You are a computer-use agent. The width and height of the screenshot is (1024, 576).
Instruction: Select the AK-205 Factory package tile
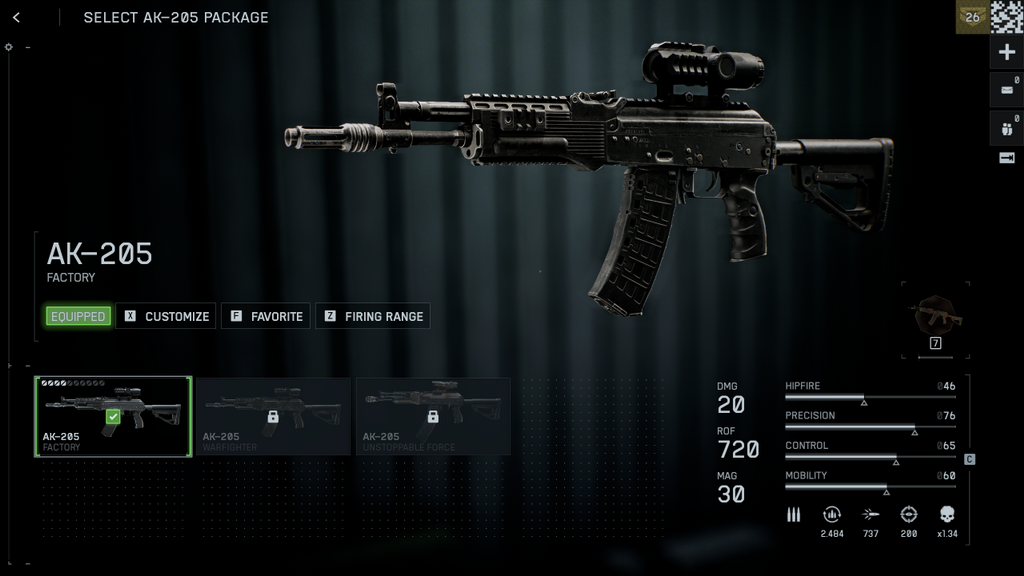pos(113,416)
